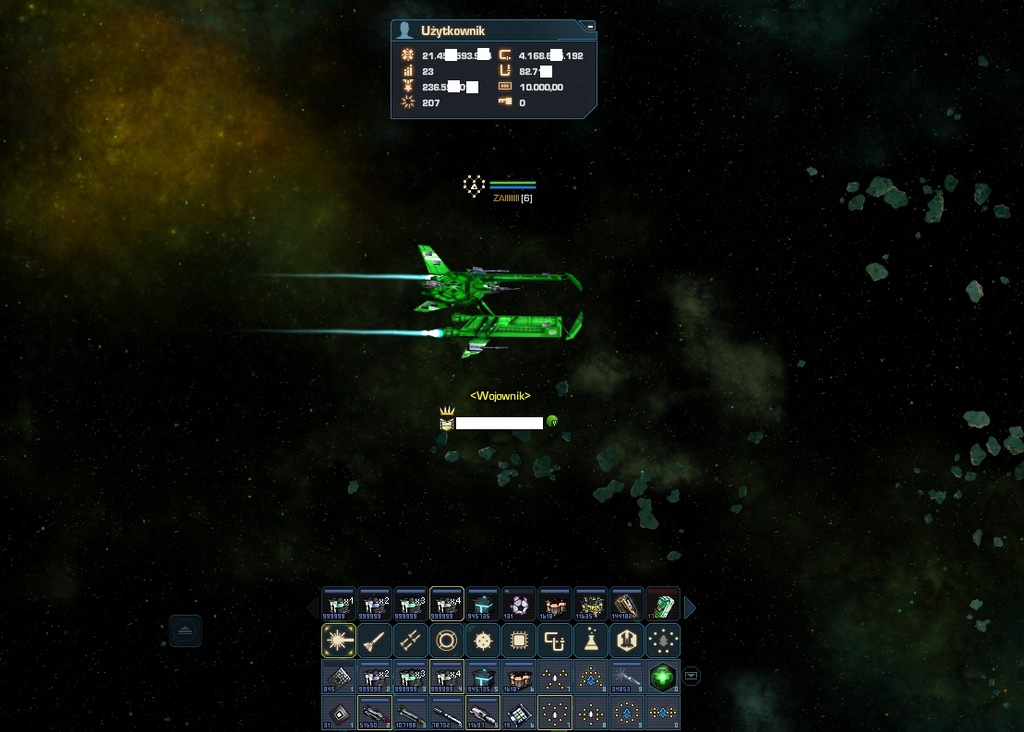1024x732 pixels.
Task: Switch to the single rocket category
Action: [374, 640]
